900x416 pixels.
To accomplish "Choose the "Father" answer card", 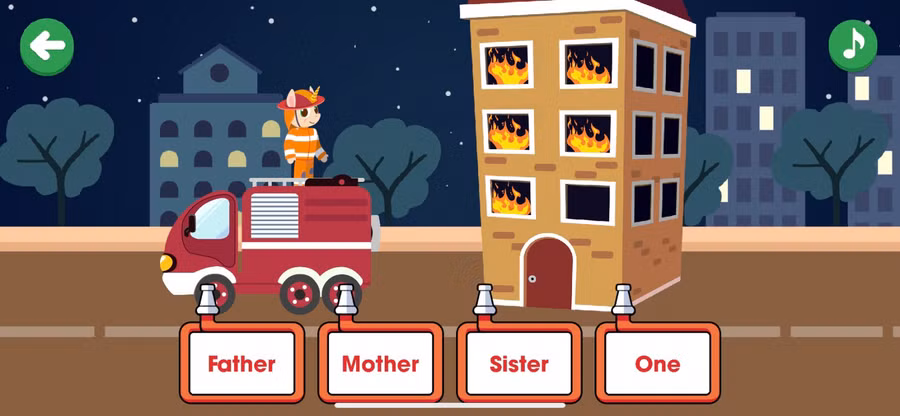I will pyautogui.click(x=241, y=364).
